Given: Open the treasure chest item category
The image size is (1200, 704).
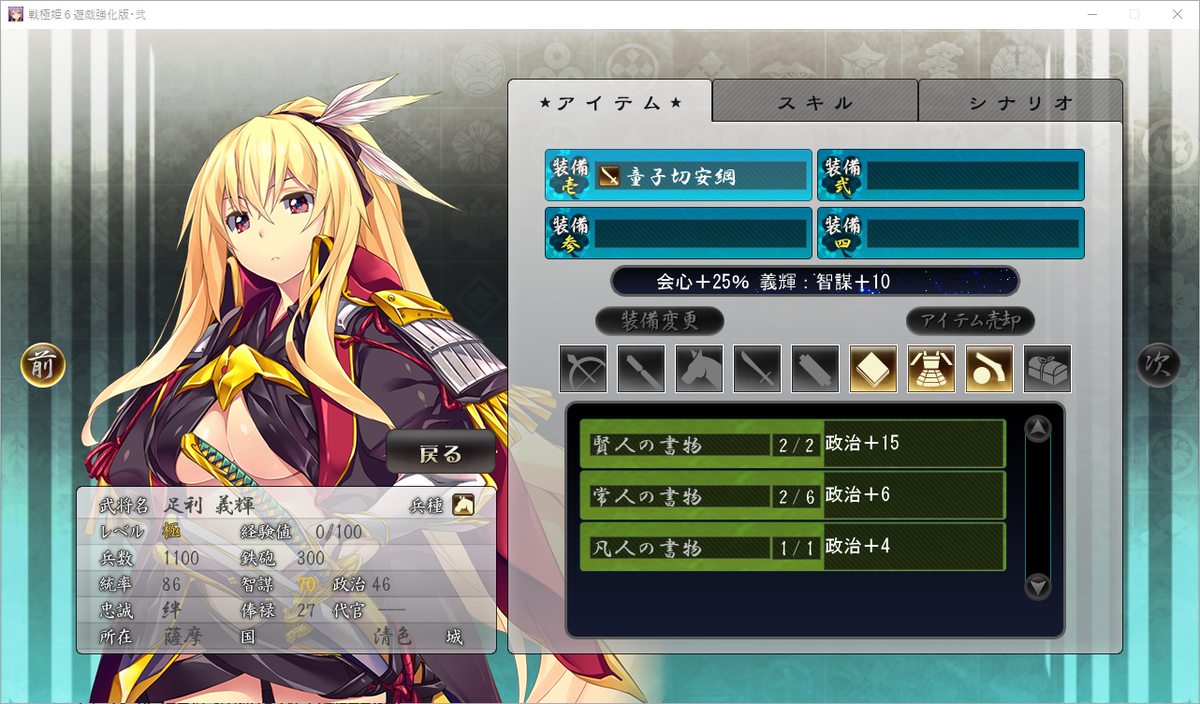Looking at the screenshot, I should [x=1047, y=369].
